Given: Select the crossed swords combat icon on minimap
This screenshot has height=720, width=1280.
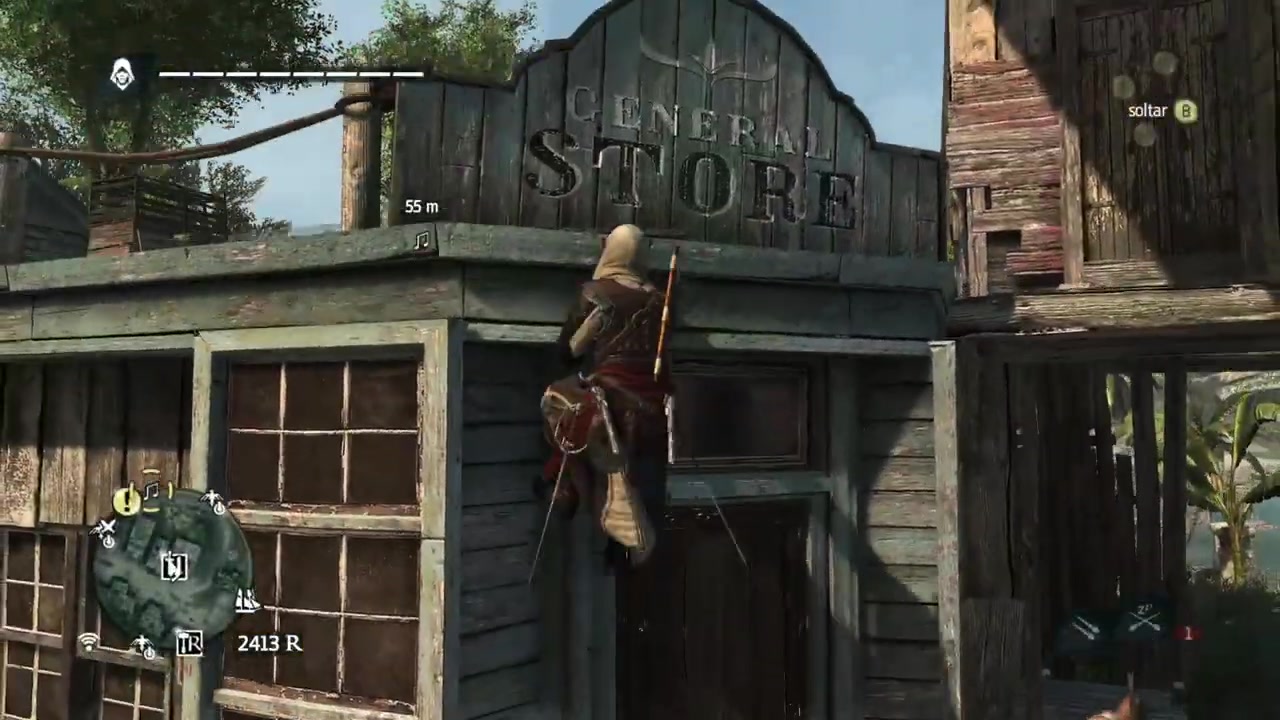Looking at the screenshot, I should pyautogui.click(x=107, y=528).
